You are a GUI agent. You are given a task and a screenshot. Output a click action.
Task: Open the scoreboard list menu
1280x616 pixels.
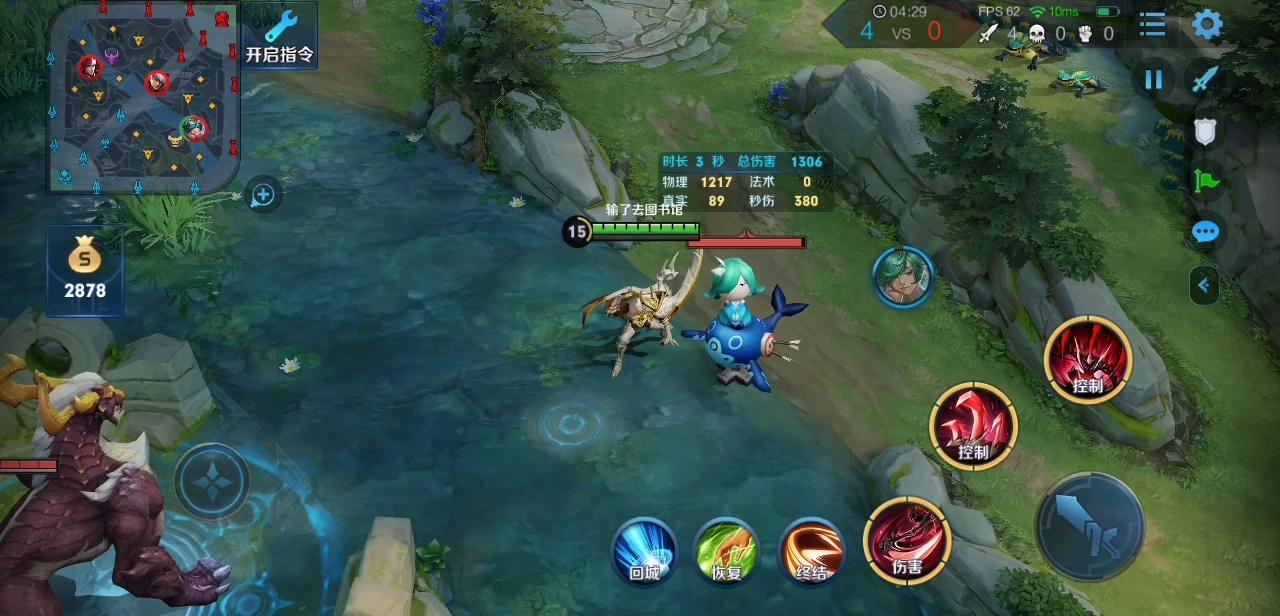(x=1153, y=25)
